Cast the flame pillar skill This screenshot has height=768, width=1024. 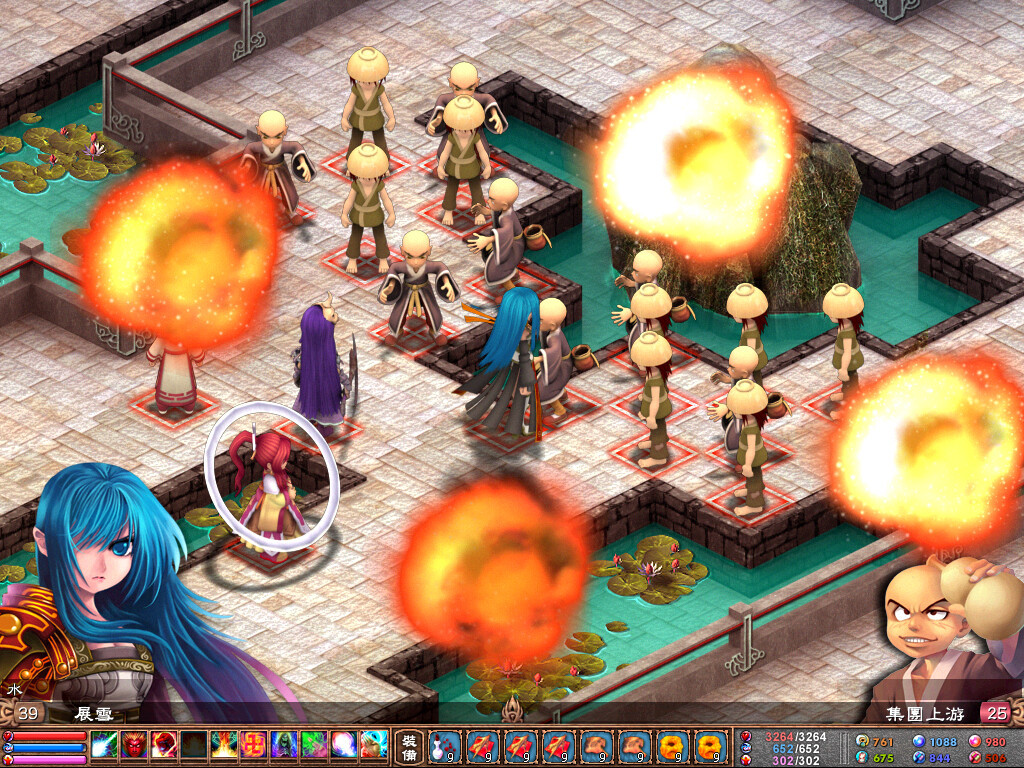(x=224, y=745)
